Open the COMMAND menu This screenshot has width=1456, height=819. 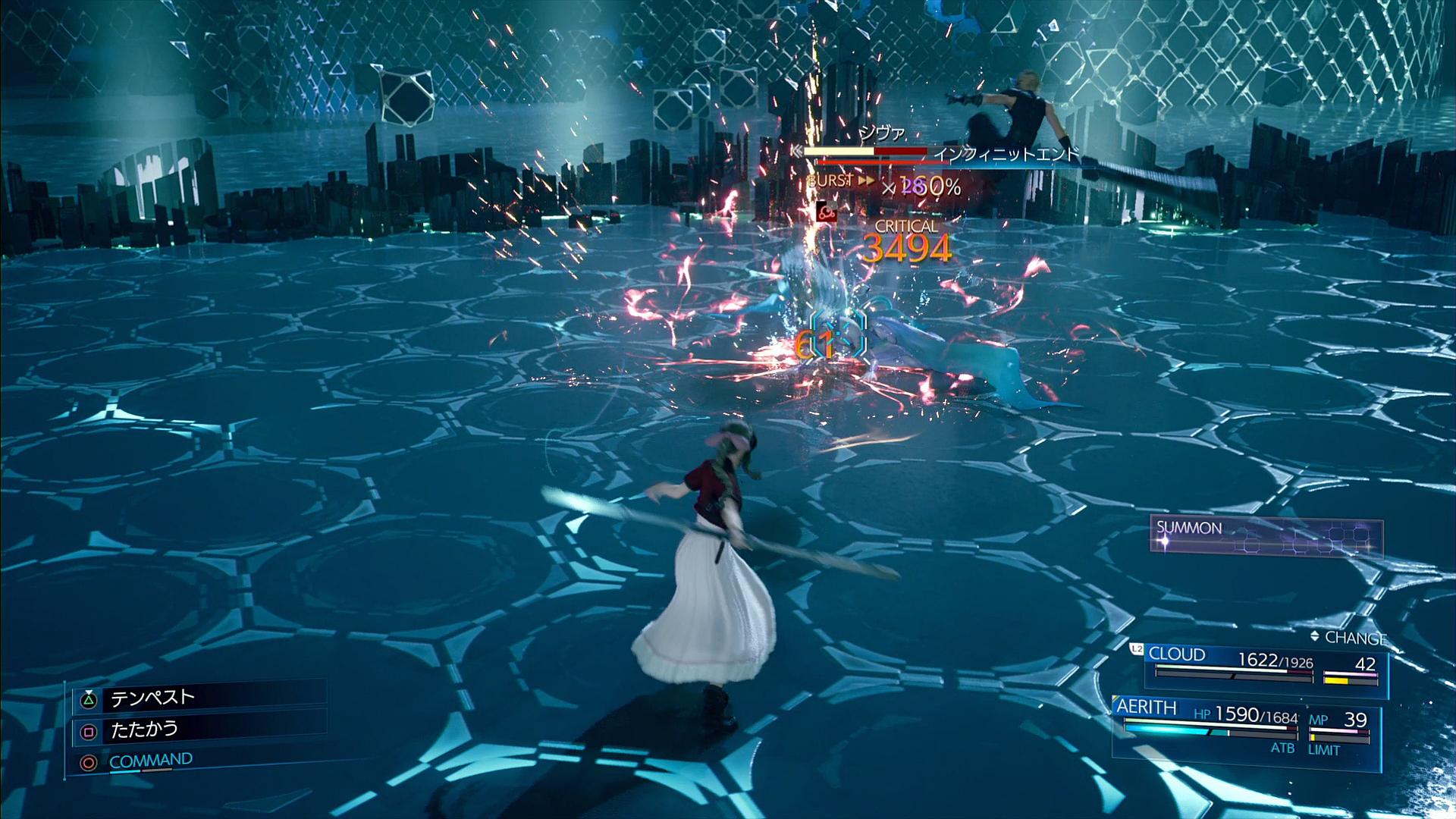pos(150,761)
